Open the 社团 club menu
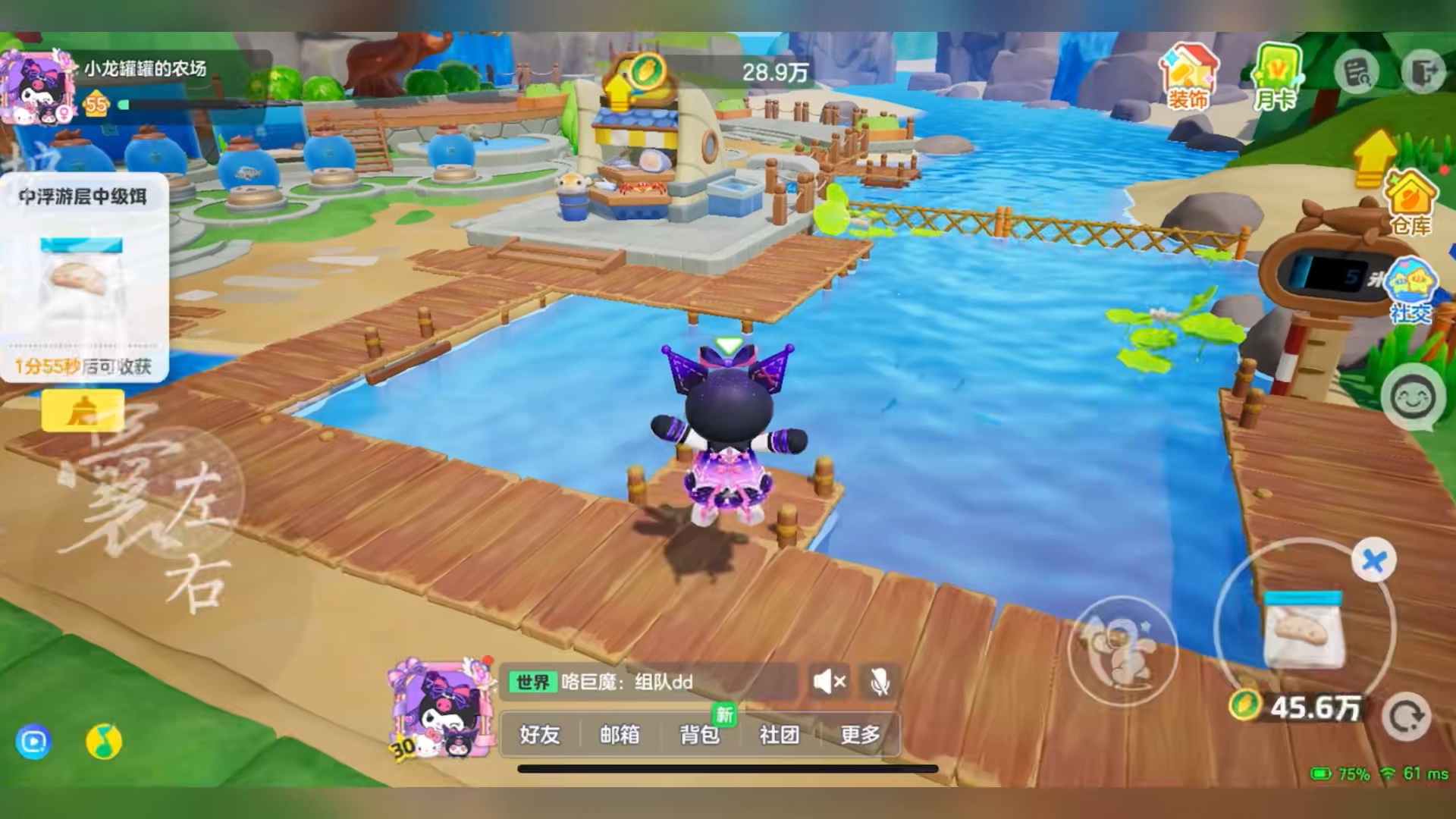The height and width of the screenshot is (819, 1456). pyautogui.click(x=780, y=734)
